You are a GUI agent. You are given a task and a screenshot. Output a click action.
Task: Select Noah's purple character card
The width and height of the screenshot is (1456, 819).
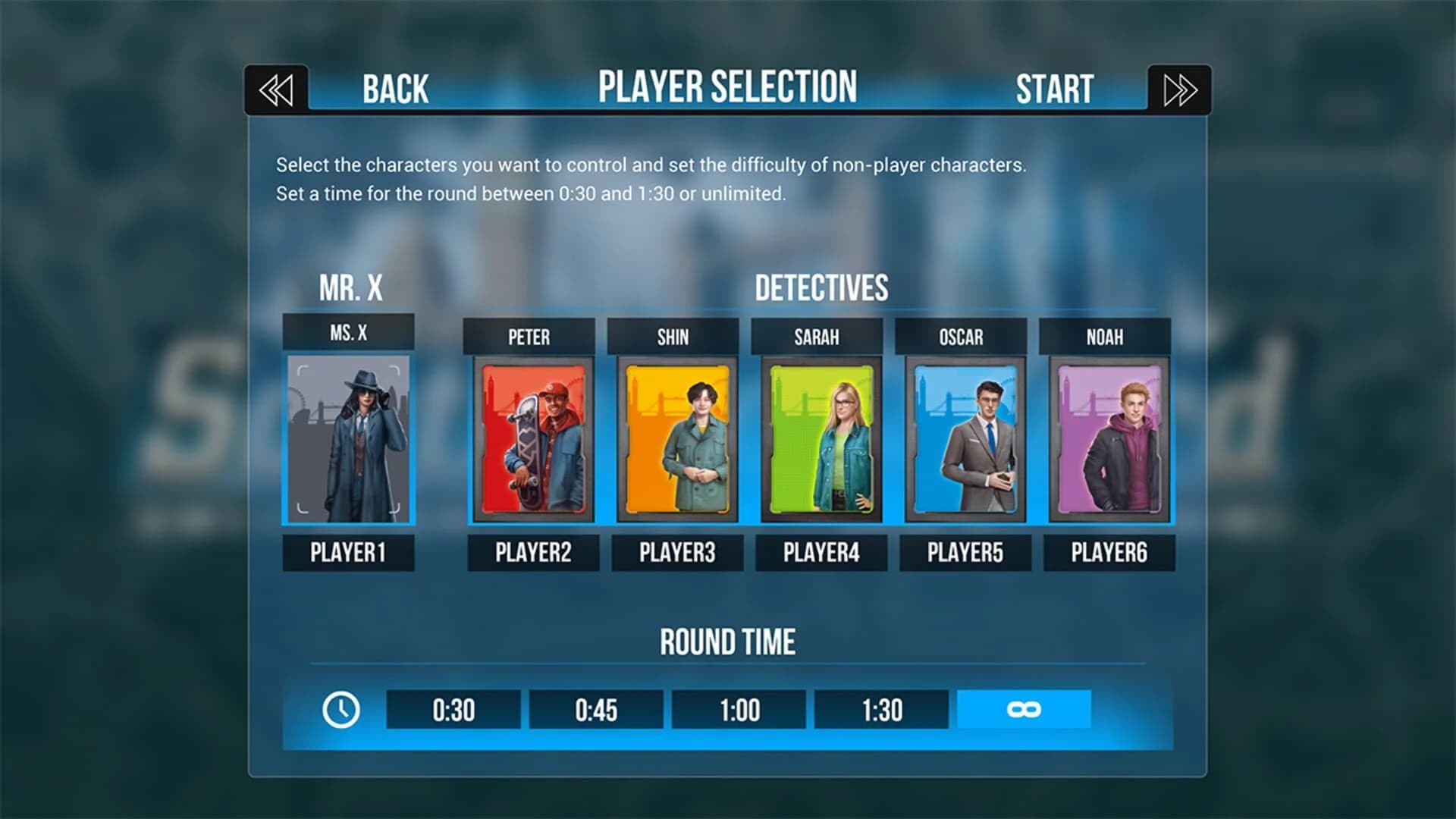[x=1108, y=440]
